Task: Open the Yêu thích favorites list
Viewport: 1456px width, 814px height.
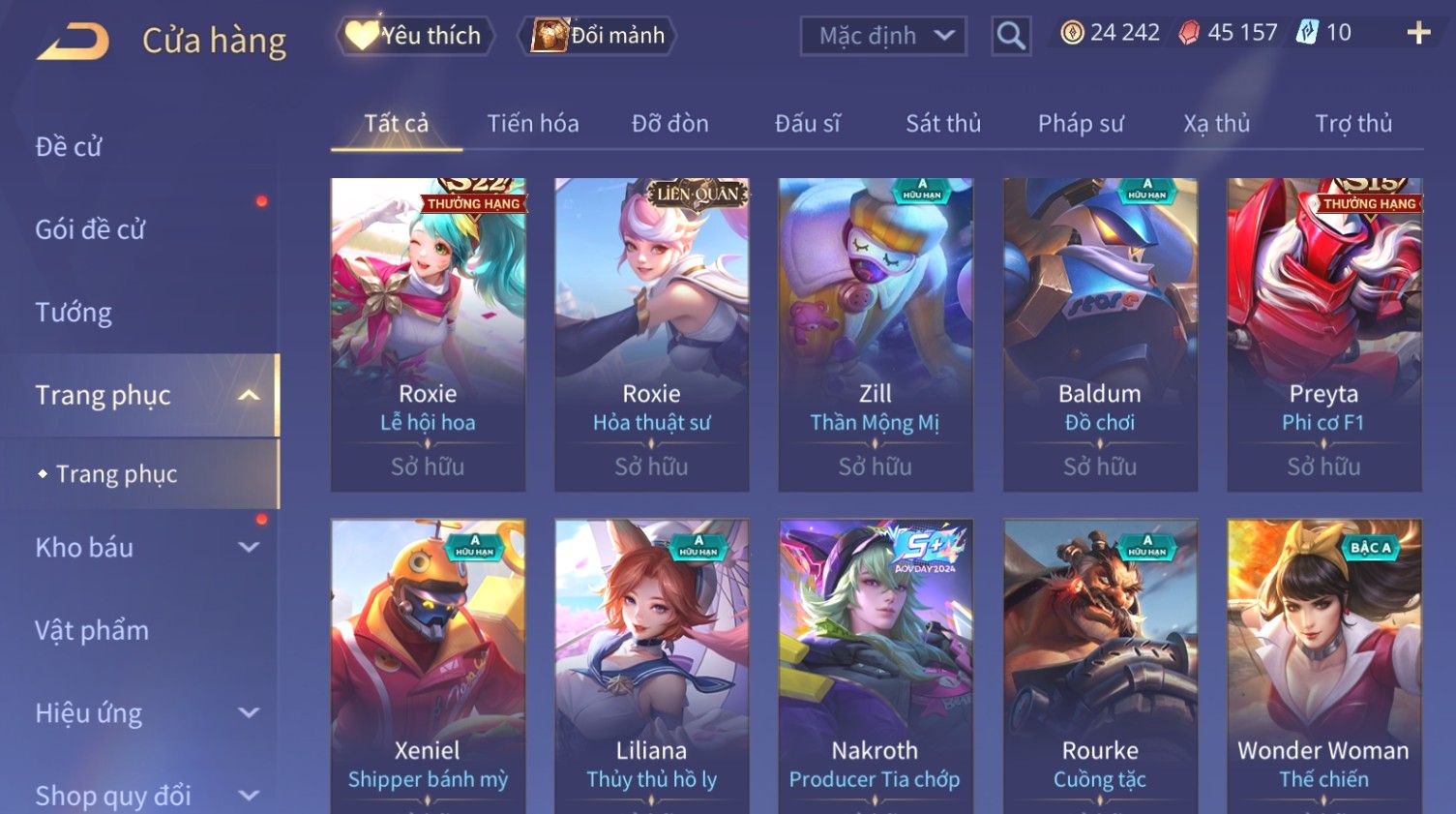Action: [415, 36]
